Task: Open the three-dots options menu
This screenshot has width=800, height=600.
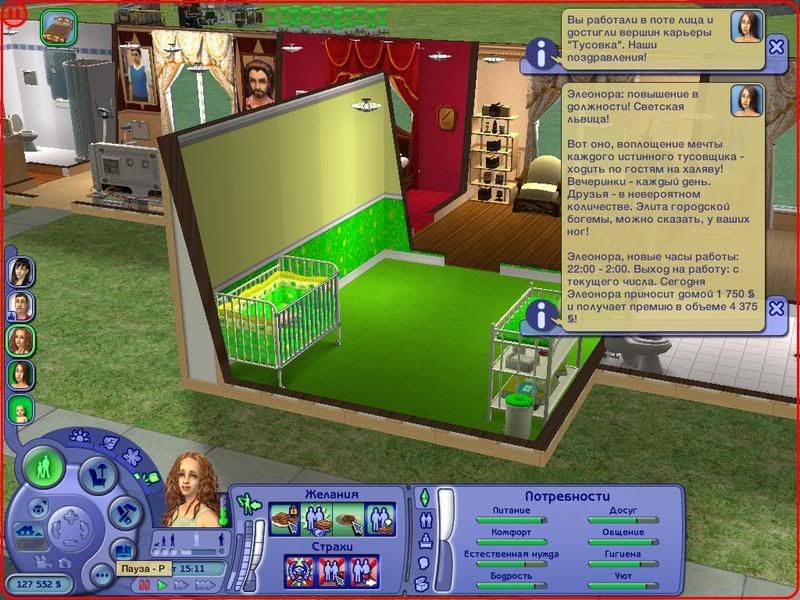Action: (101, 575)
